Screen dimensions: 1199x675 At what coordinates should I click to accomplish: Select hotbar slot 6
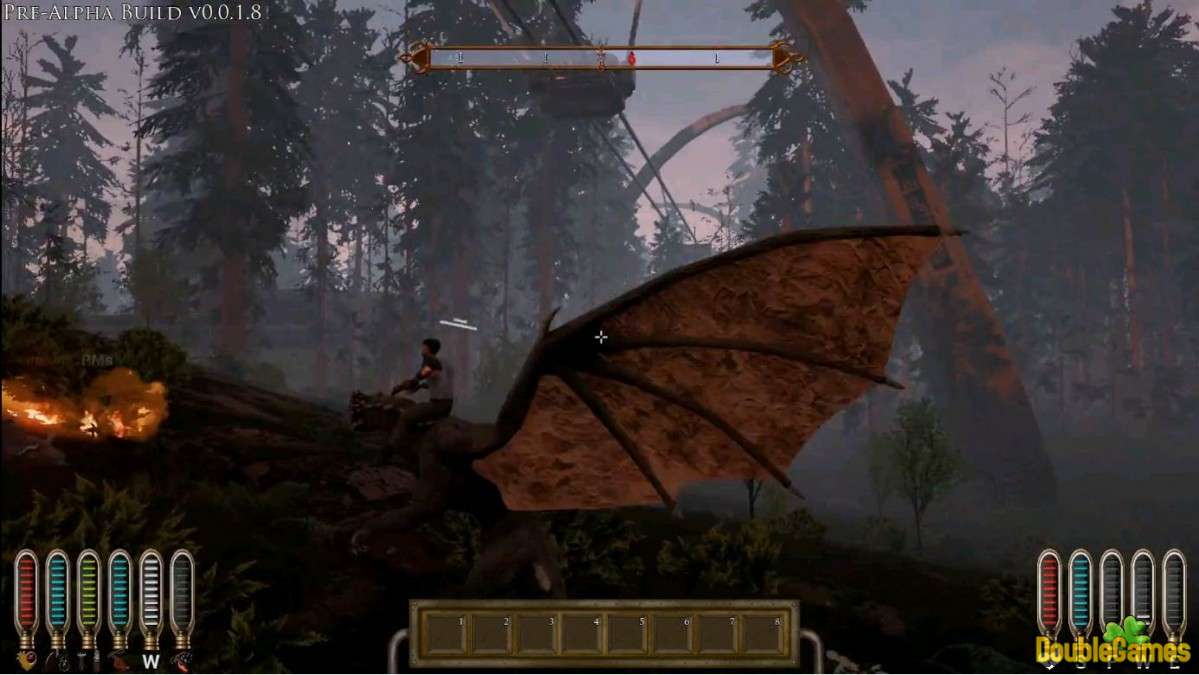pos(672,634)
